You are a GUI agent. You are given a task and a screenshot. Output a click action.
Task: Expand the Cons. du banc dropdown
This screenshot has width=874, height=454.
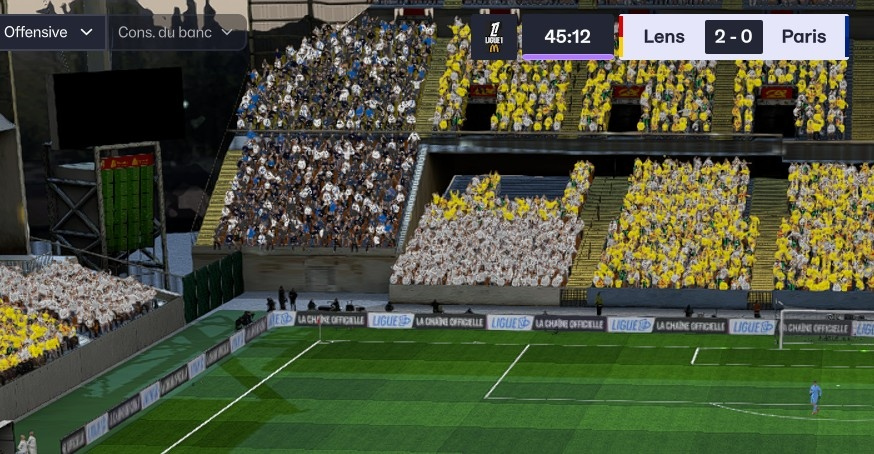pyautogui.click(x=175, y=32)
